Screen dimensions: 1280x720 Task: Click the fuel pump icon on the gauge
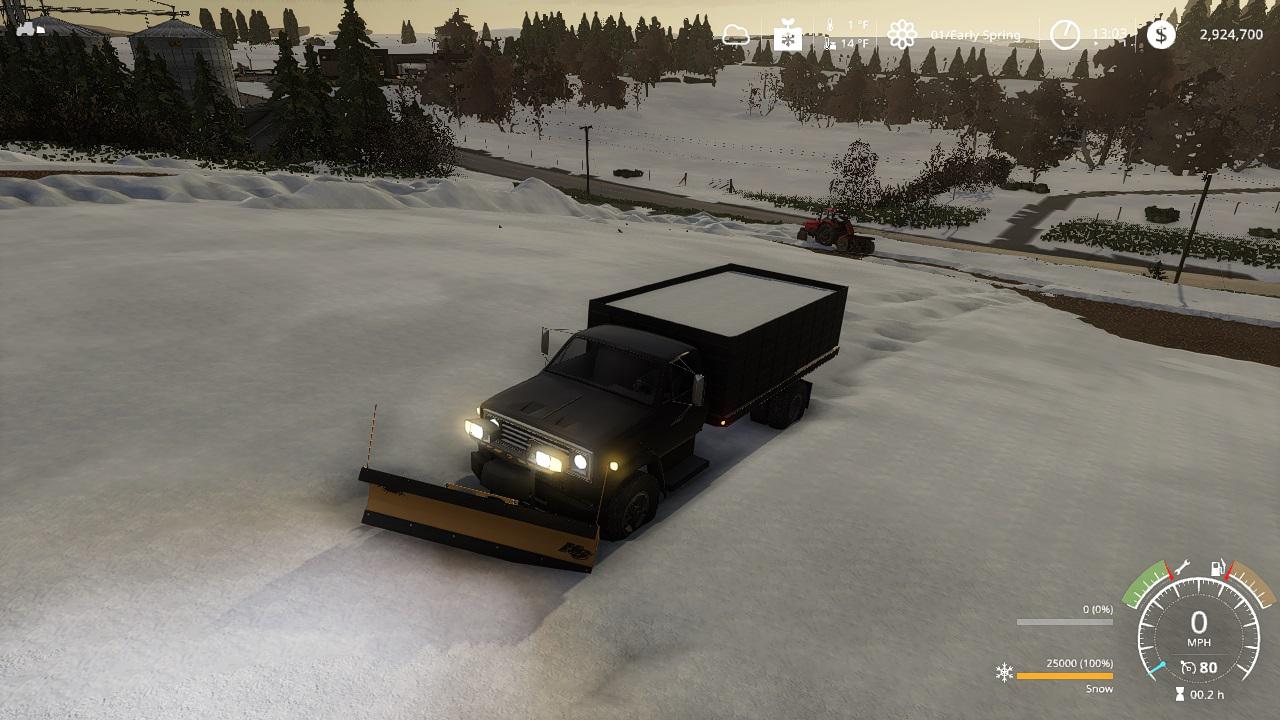point(1220,568)
